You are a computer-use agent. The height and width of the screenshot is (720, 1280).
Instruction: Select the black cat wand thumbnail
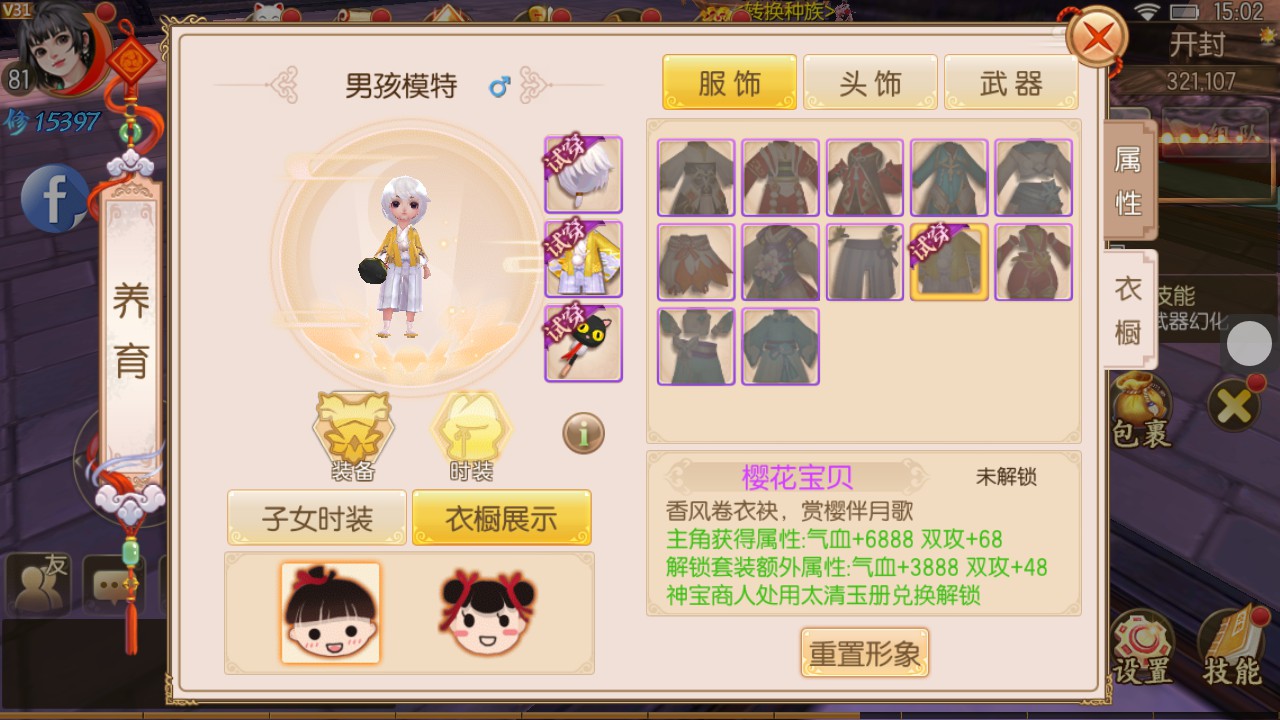[x=583, y=343]
